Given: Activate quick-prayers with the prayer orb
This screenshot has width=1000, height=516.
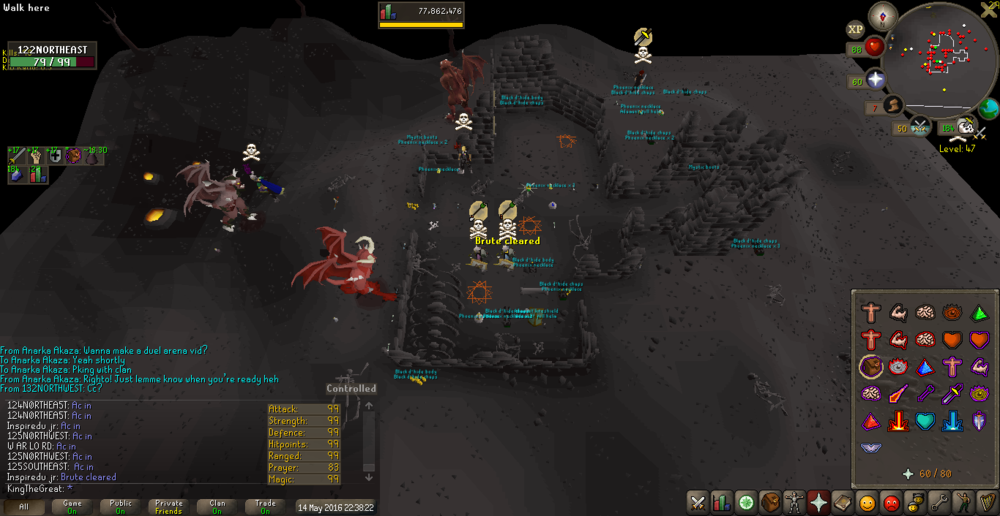Looking at the screenshot, I should pyautogui.click(x=876, y=79).
